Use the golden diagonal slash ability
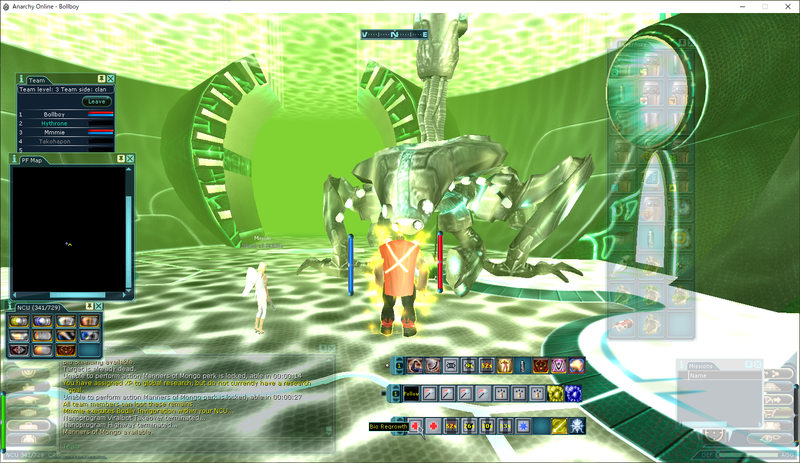Viewport: 800px width, 463px height. coord(559,427)
